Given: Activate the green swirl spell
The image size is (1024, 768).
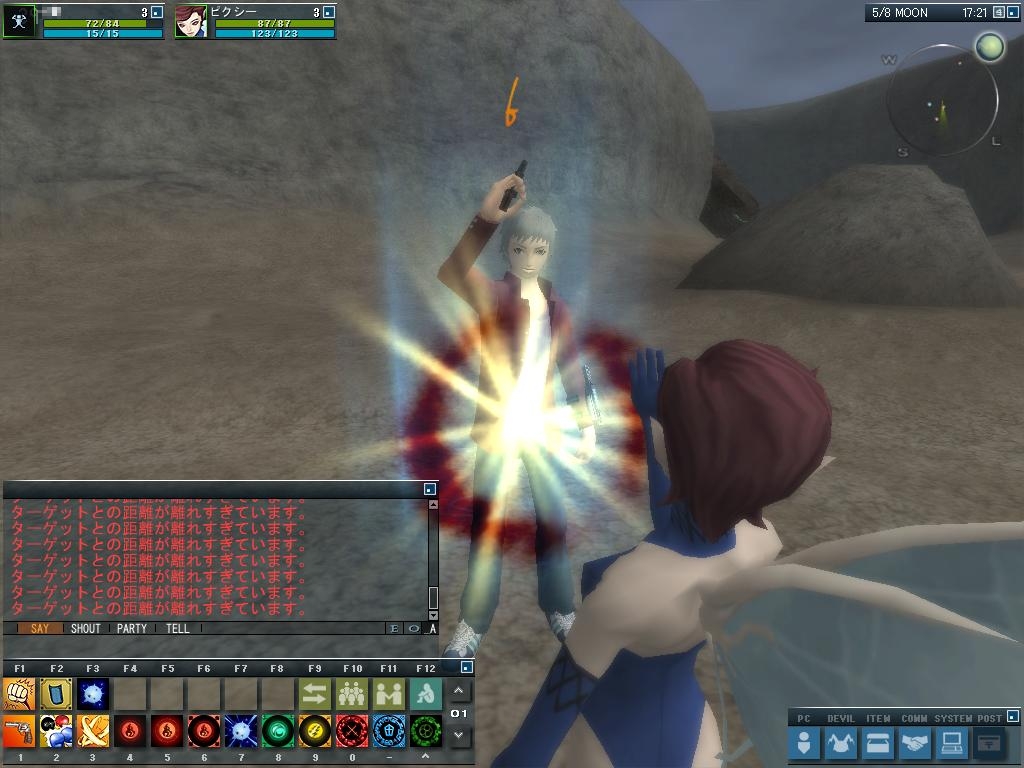Looking at the screenshot, I should 278,731.
